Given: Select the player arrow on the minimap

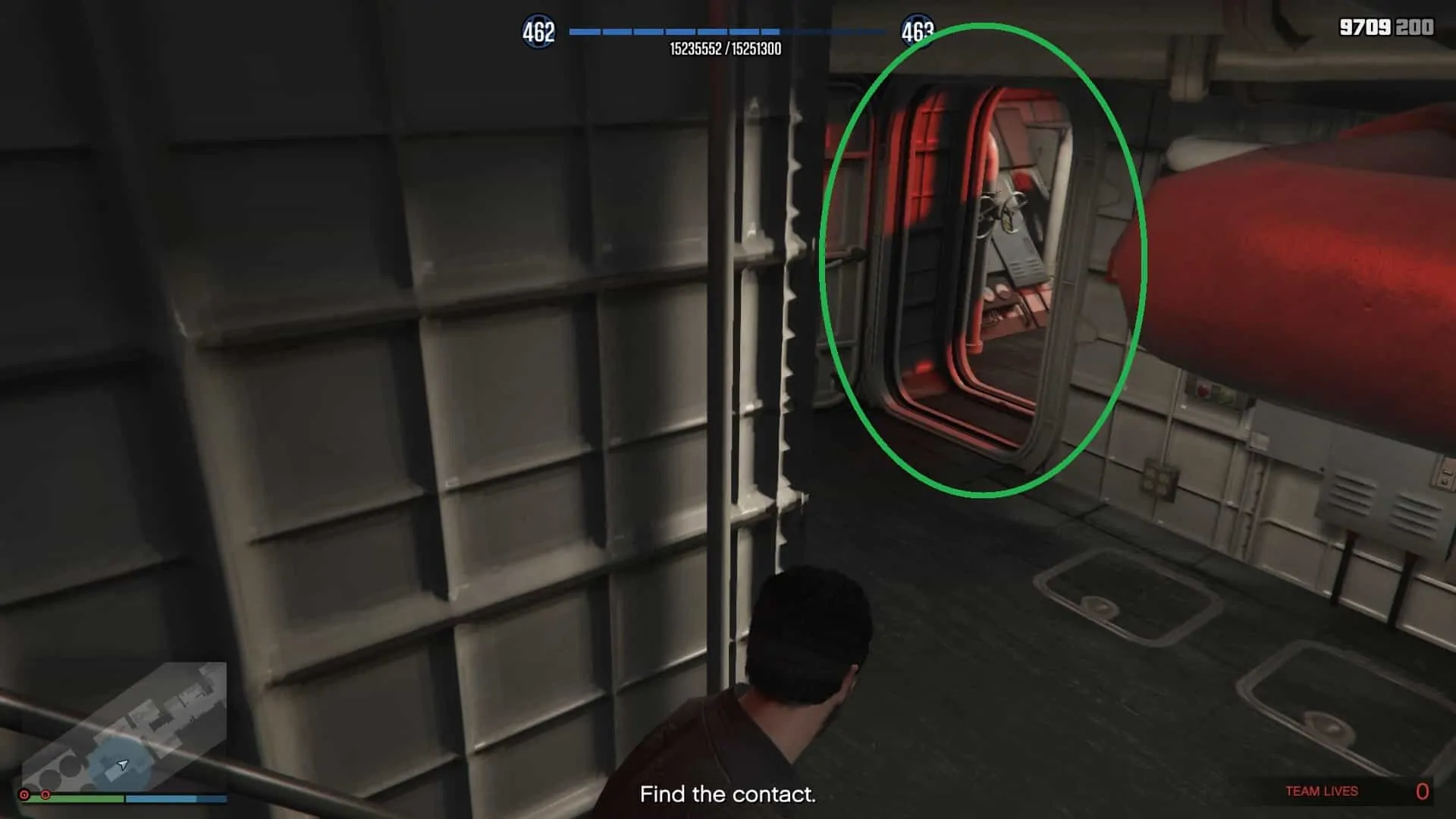Looking at the screenshot, I should [121, 764].
